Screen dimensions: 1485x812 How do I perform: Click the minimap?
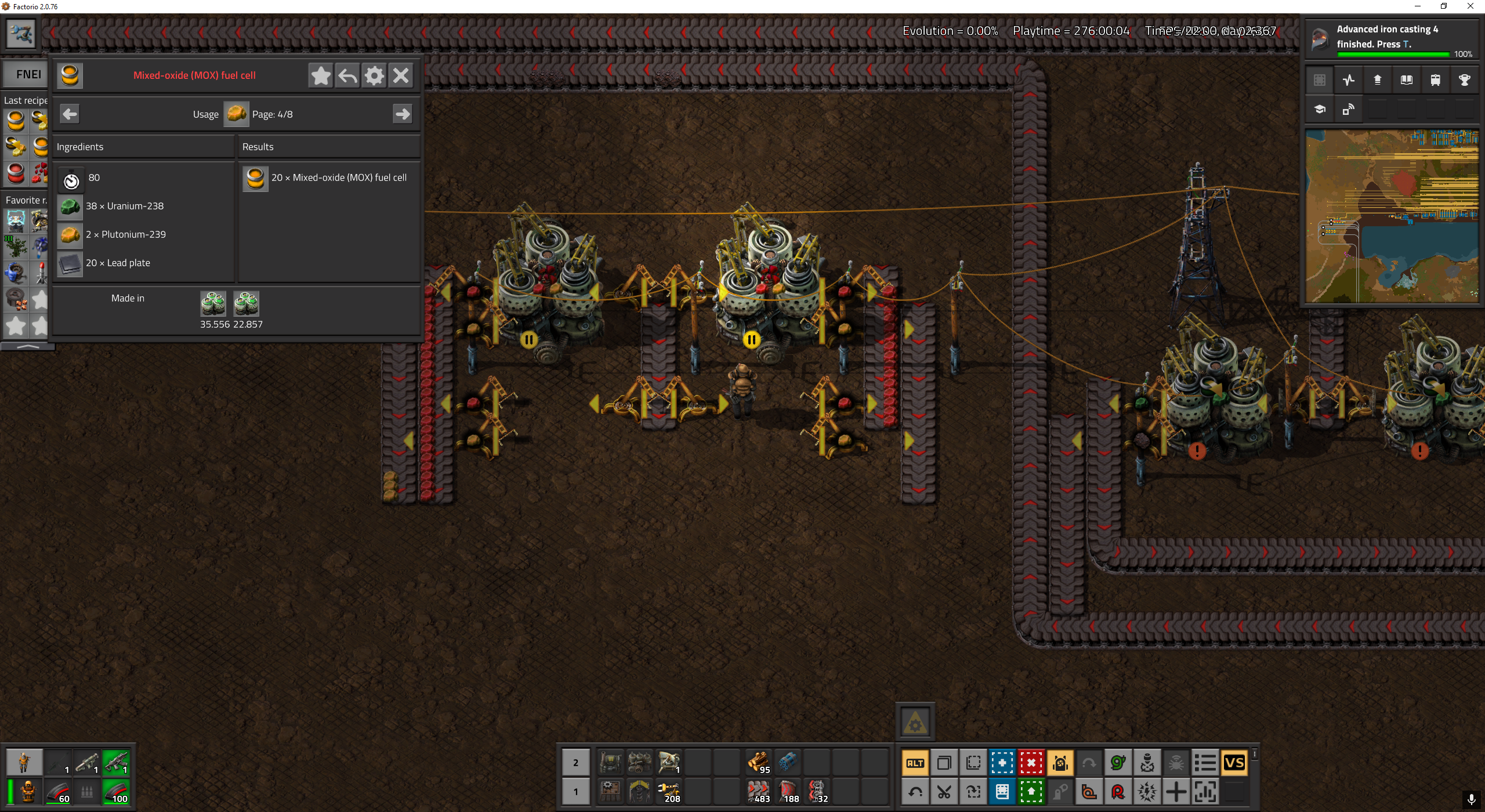[1392, 216]
